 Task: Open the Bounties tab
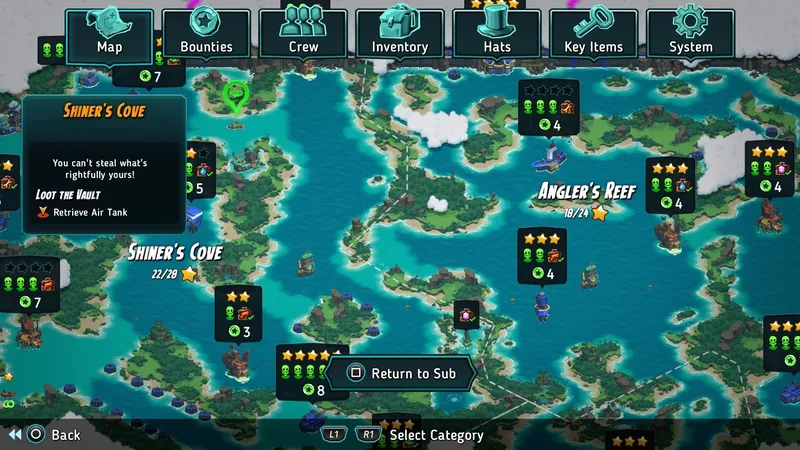[206, 33]
